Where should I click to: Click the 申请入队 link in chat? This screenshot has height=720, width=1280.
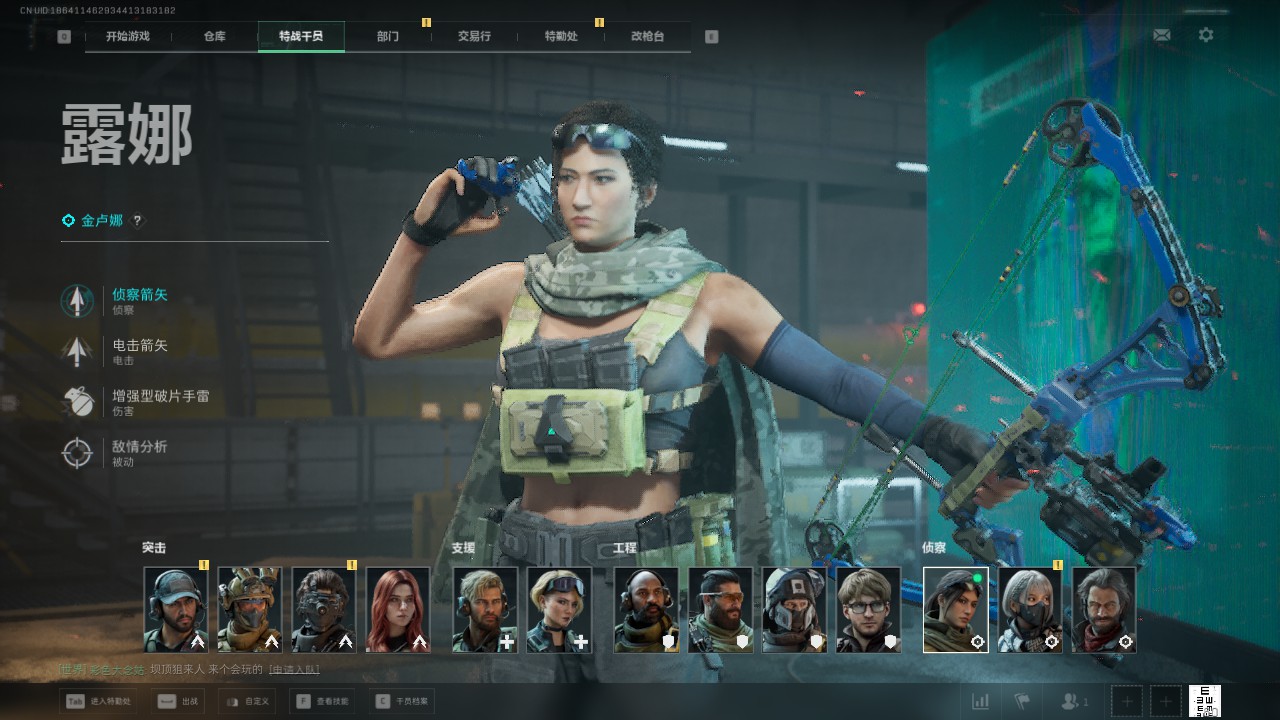tap(294, 669)
